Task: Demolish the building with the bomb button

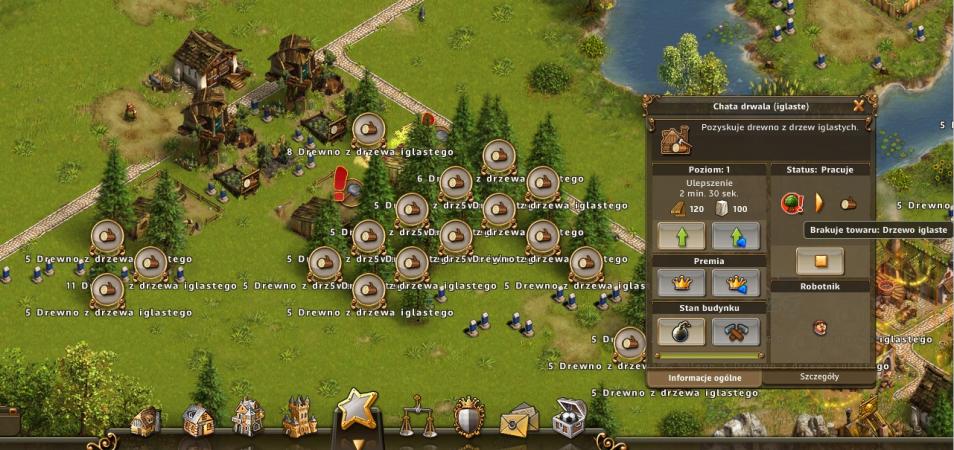Action: point(681,331)
